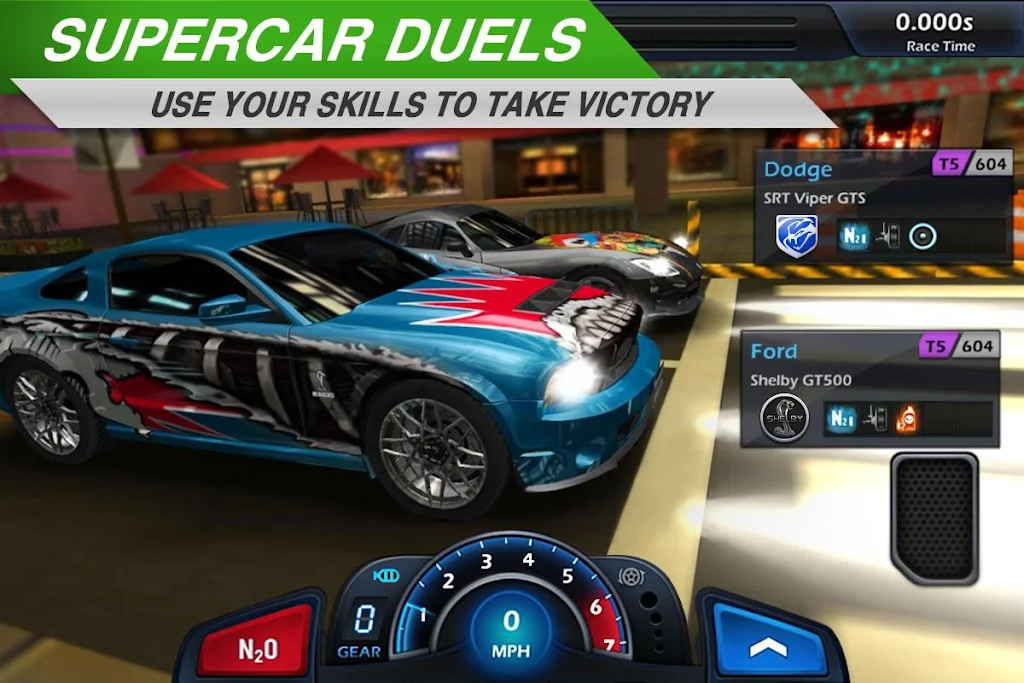Hit the black mesh gas pedal
1024x683 pixels.
tap(934, 518)
